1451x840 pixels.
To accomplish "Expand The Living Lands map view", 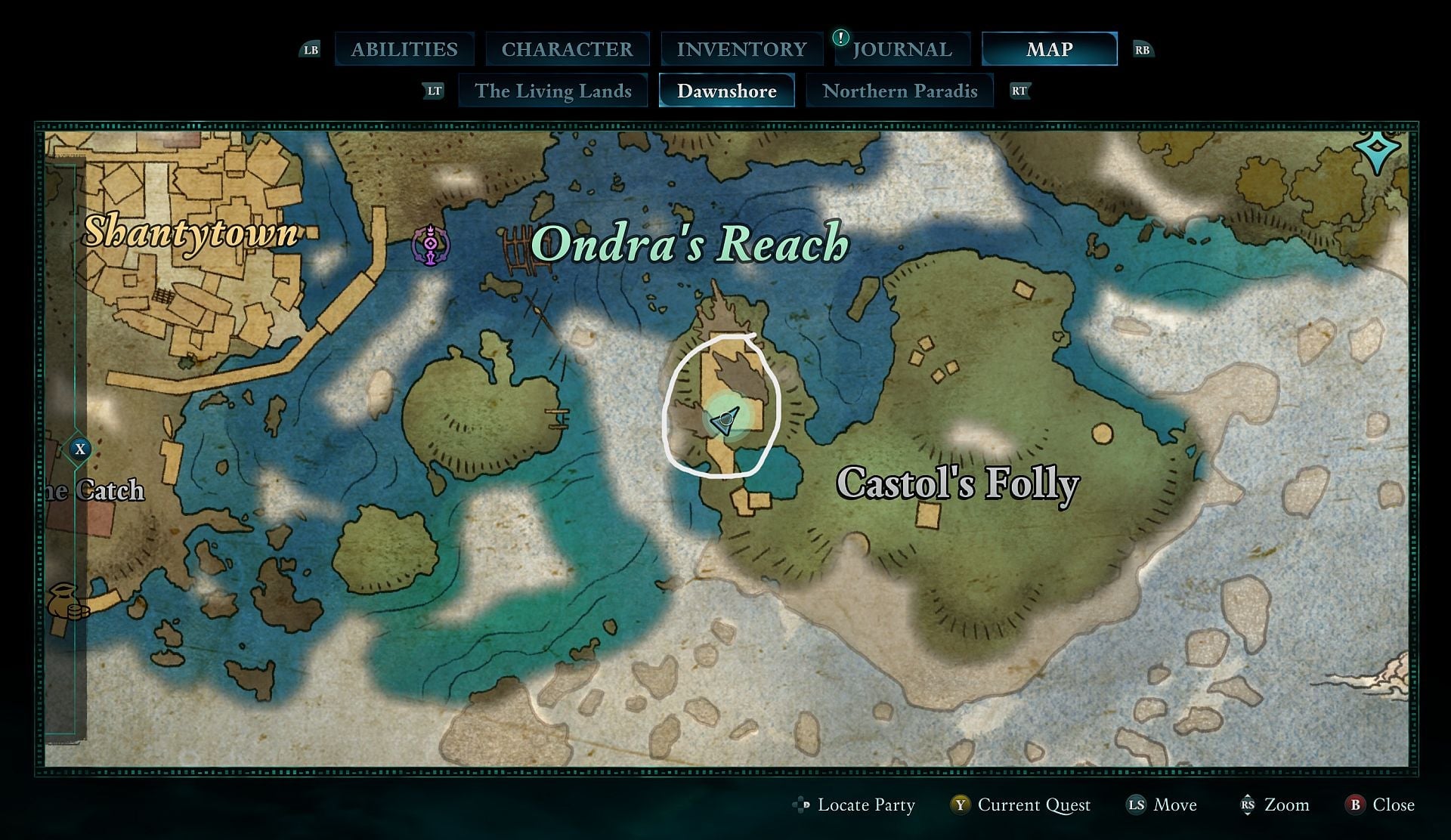I will pos(553,91).
